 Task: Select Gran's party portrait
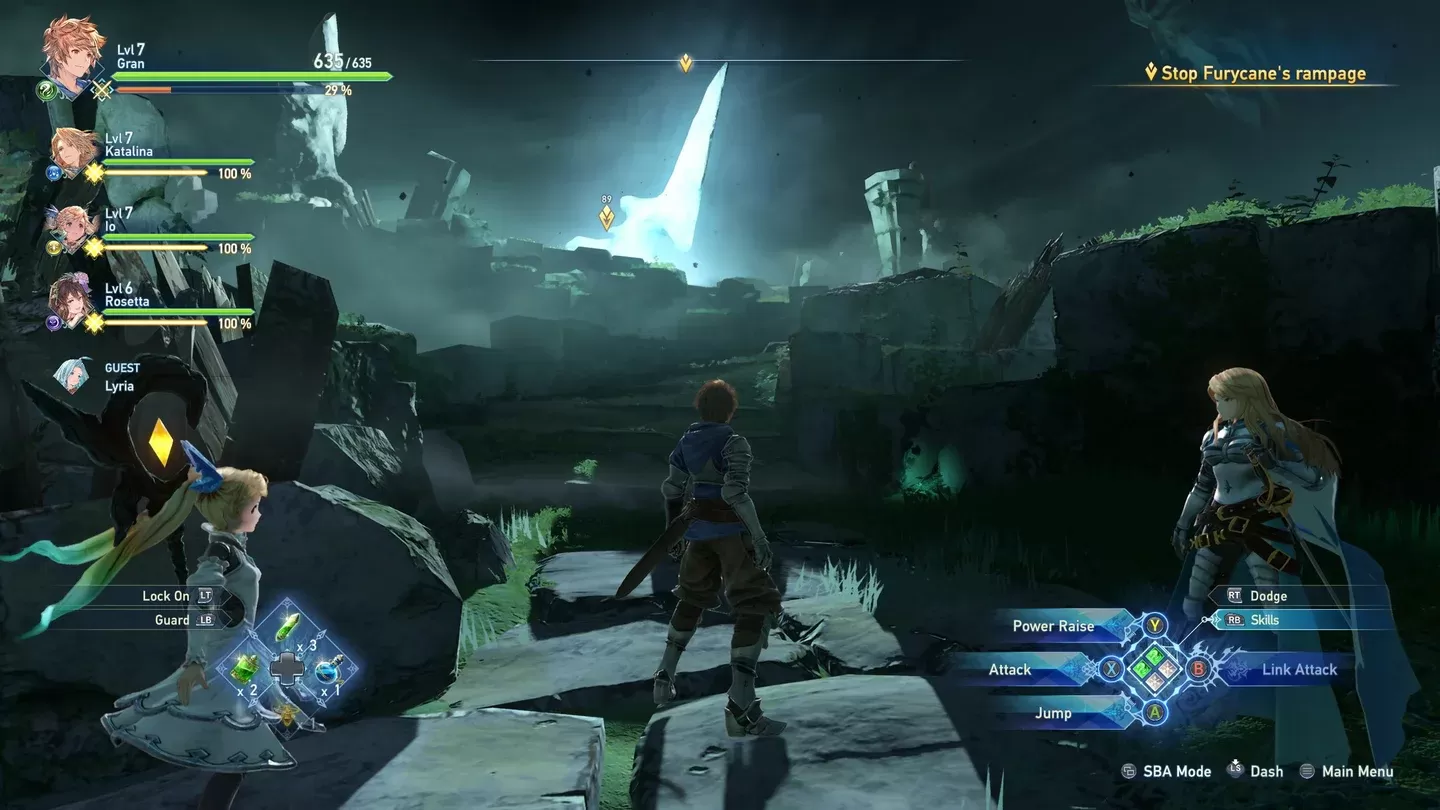click(72, 52)
